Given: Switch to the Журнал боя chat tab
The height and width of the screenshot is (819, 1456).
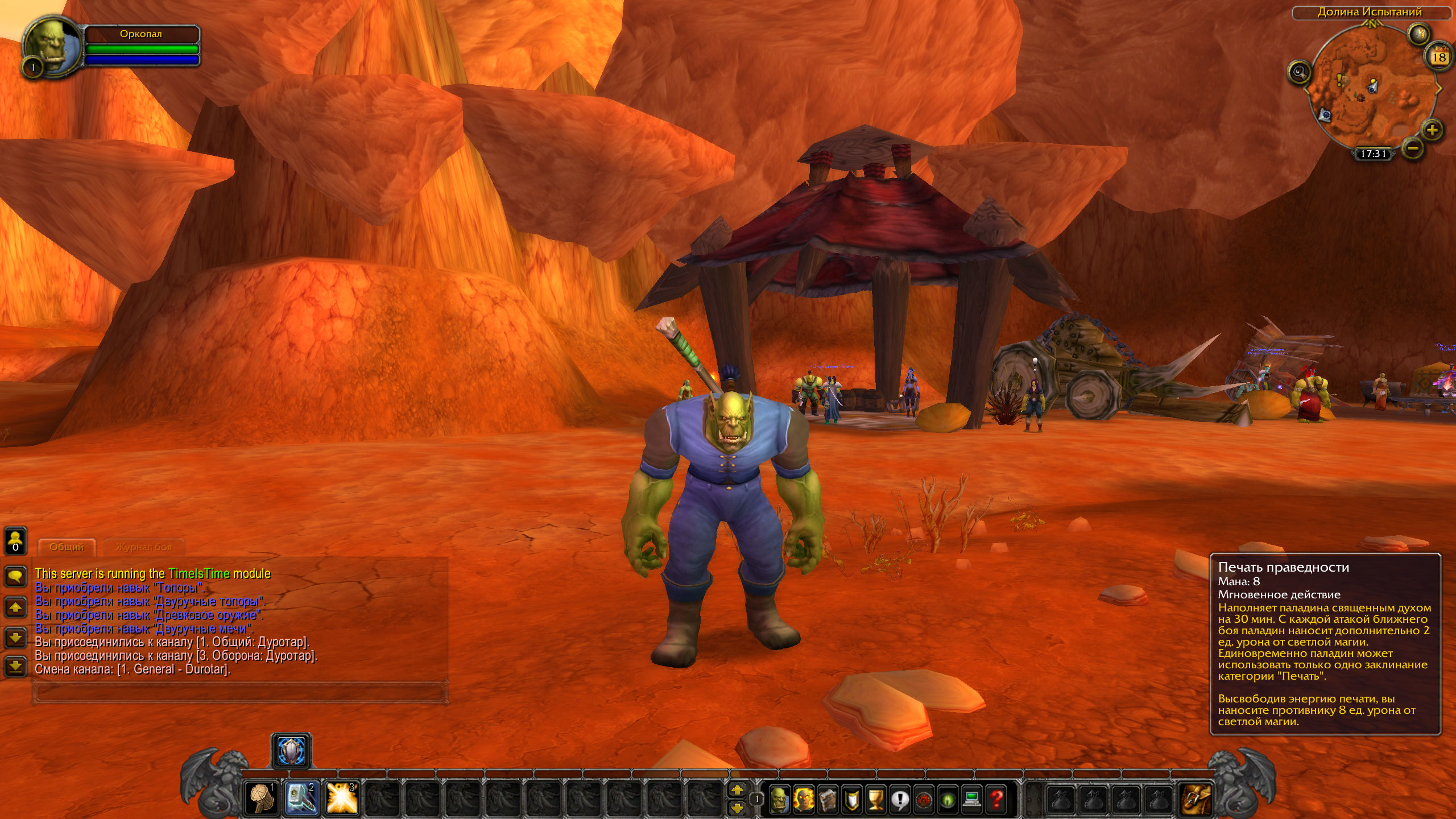Looking at the screenshot, I should (x=144, y=547).
